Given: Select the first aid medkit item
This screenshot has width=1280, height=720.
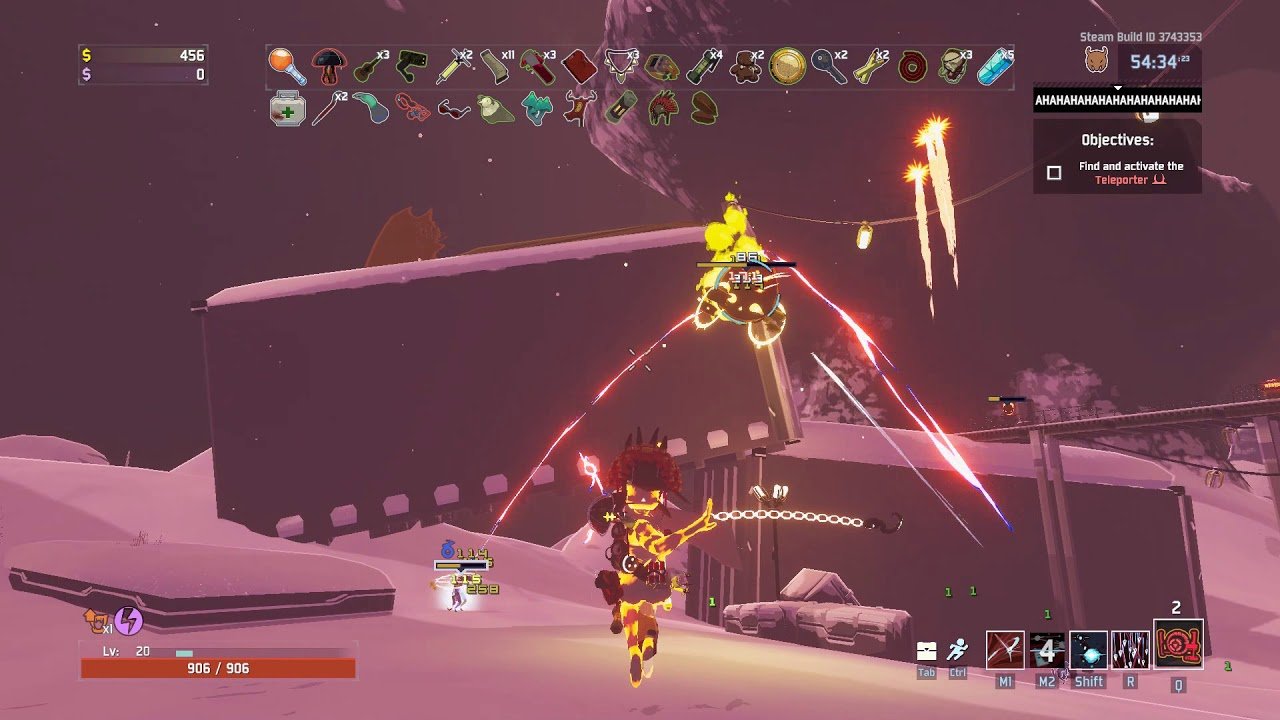Looking at the screenshot, I should [286, 108].
